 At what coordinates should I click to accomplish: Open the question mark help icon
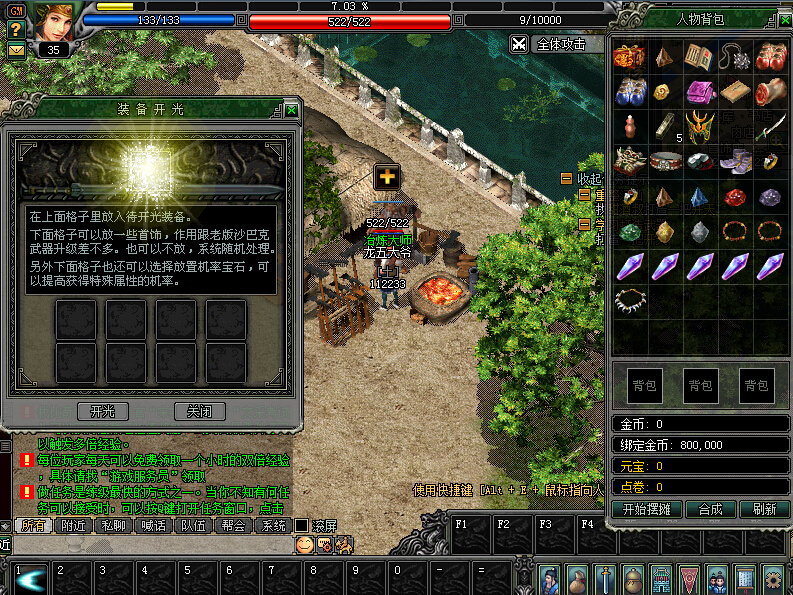click(16, 30)
